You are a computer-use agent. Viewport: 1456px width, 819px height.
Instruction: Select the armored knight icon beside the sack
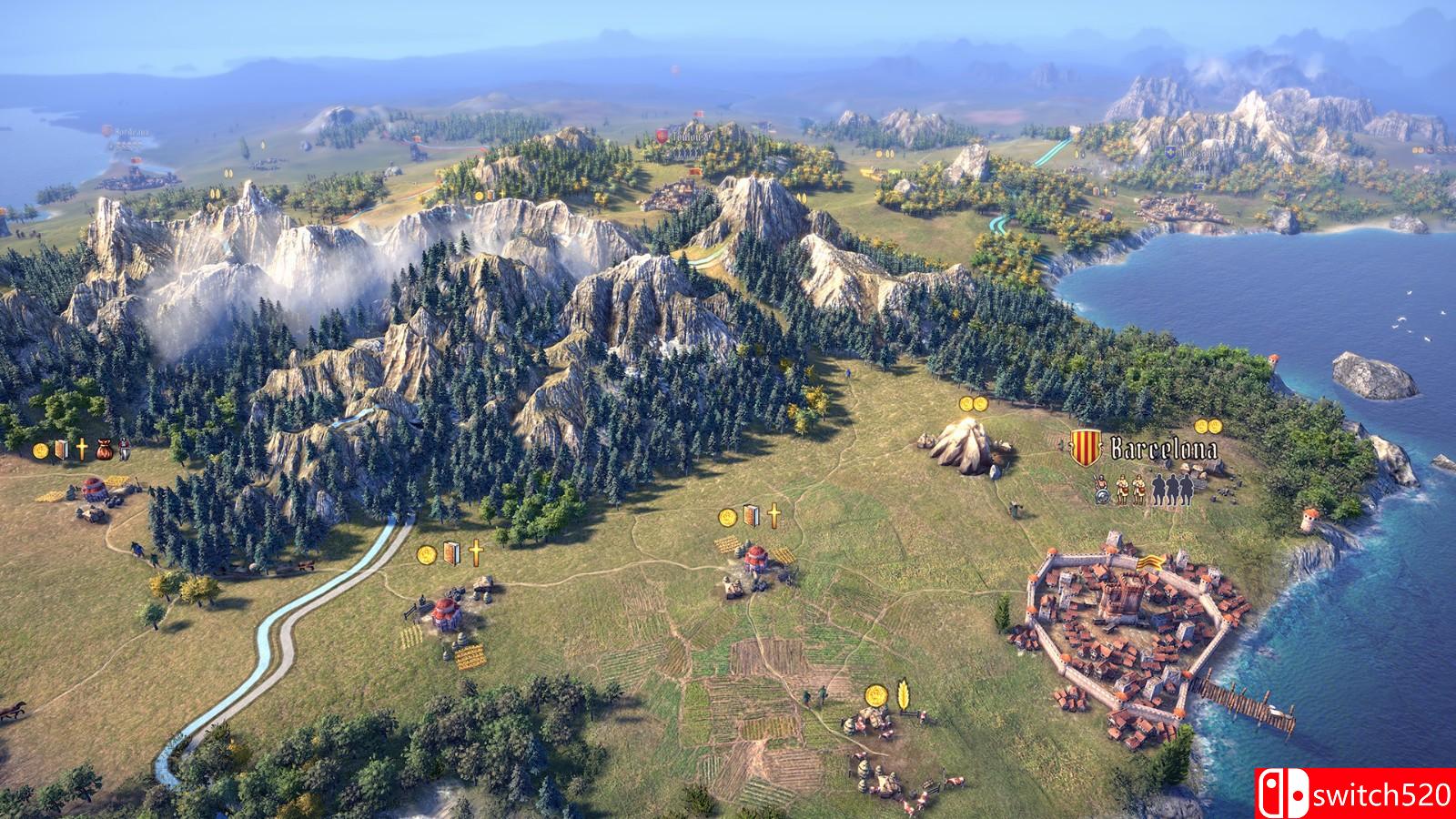[124, 449]
